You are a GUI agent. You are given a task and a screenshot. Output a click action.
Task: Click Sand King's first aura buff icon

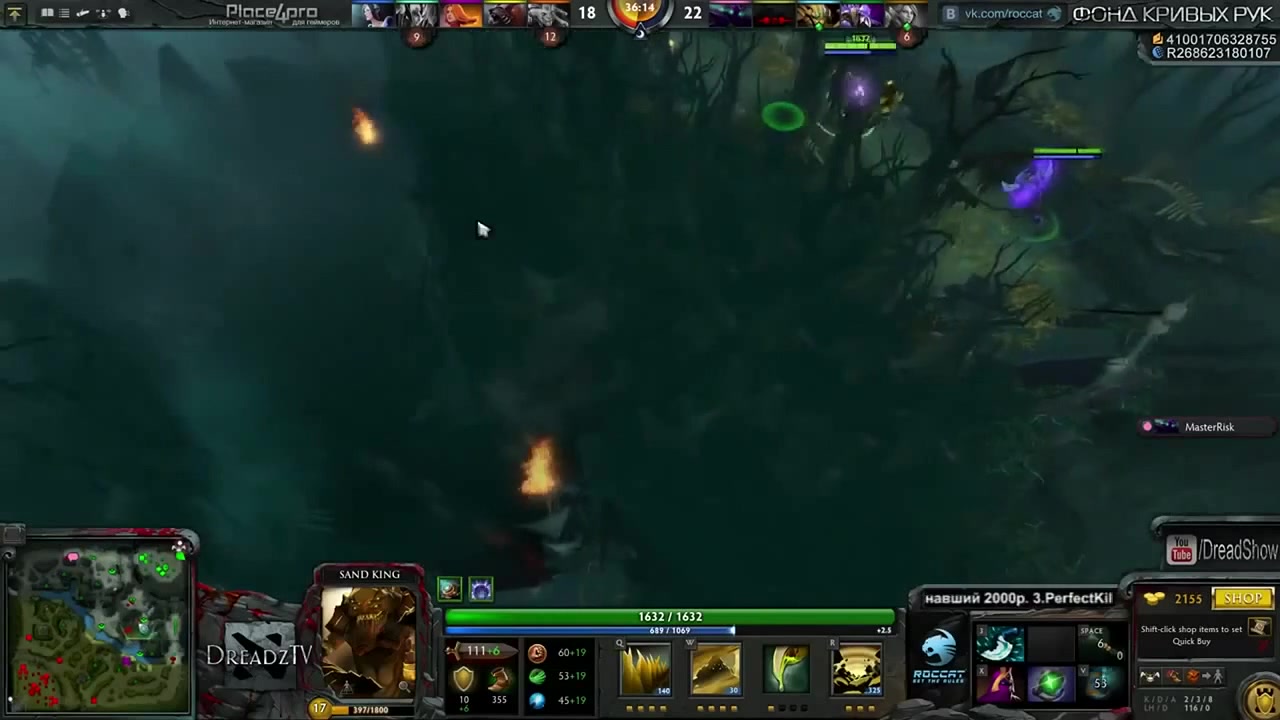coord(447,588)
